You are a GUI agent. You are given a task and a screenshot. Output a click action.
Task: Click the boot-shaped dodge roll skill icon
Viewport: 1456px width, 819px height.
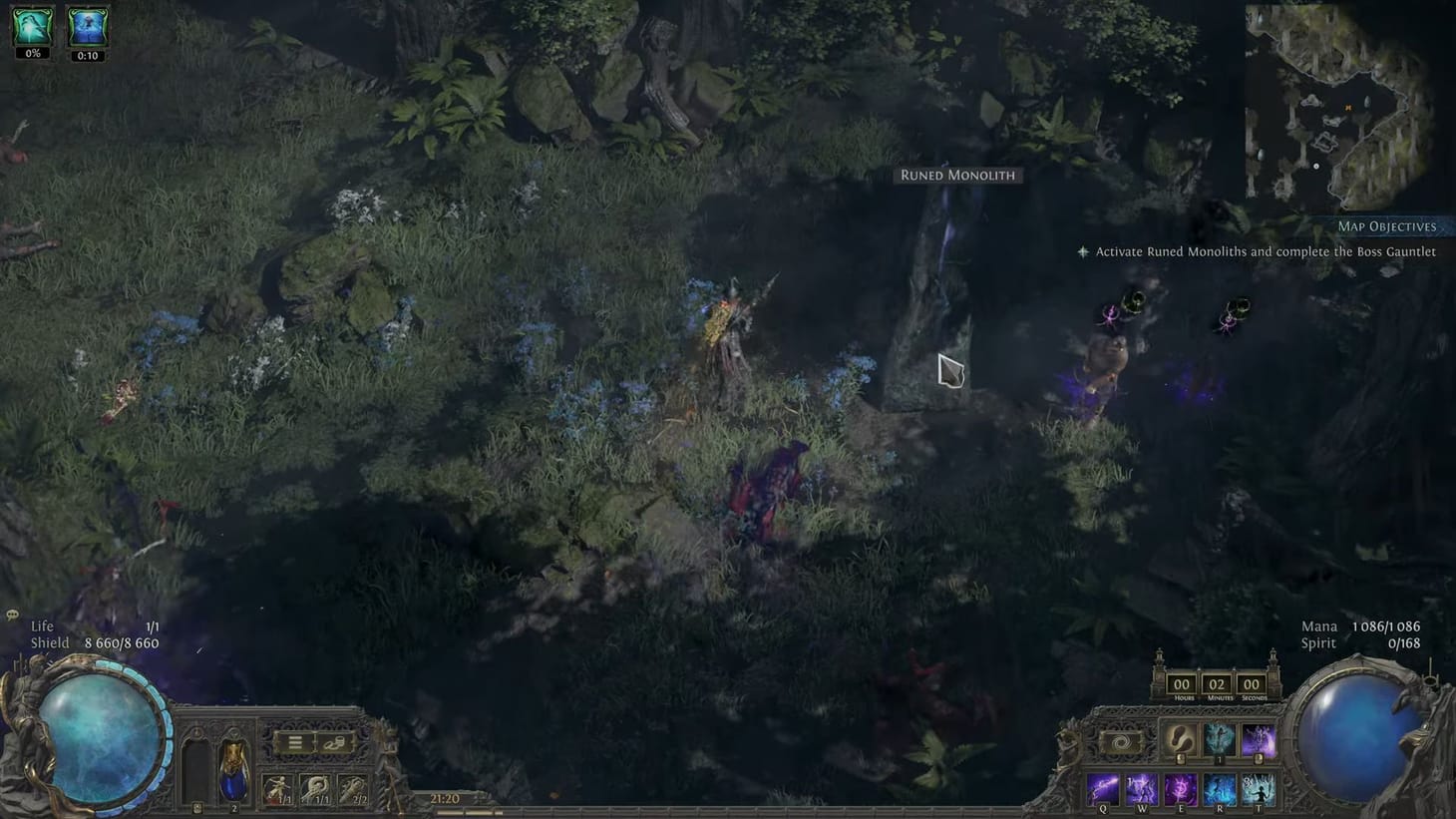[x=1181, y=738]
